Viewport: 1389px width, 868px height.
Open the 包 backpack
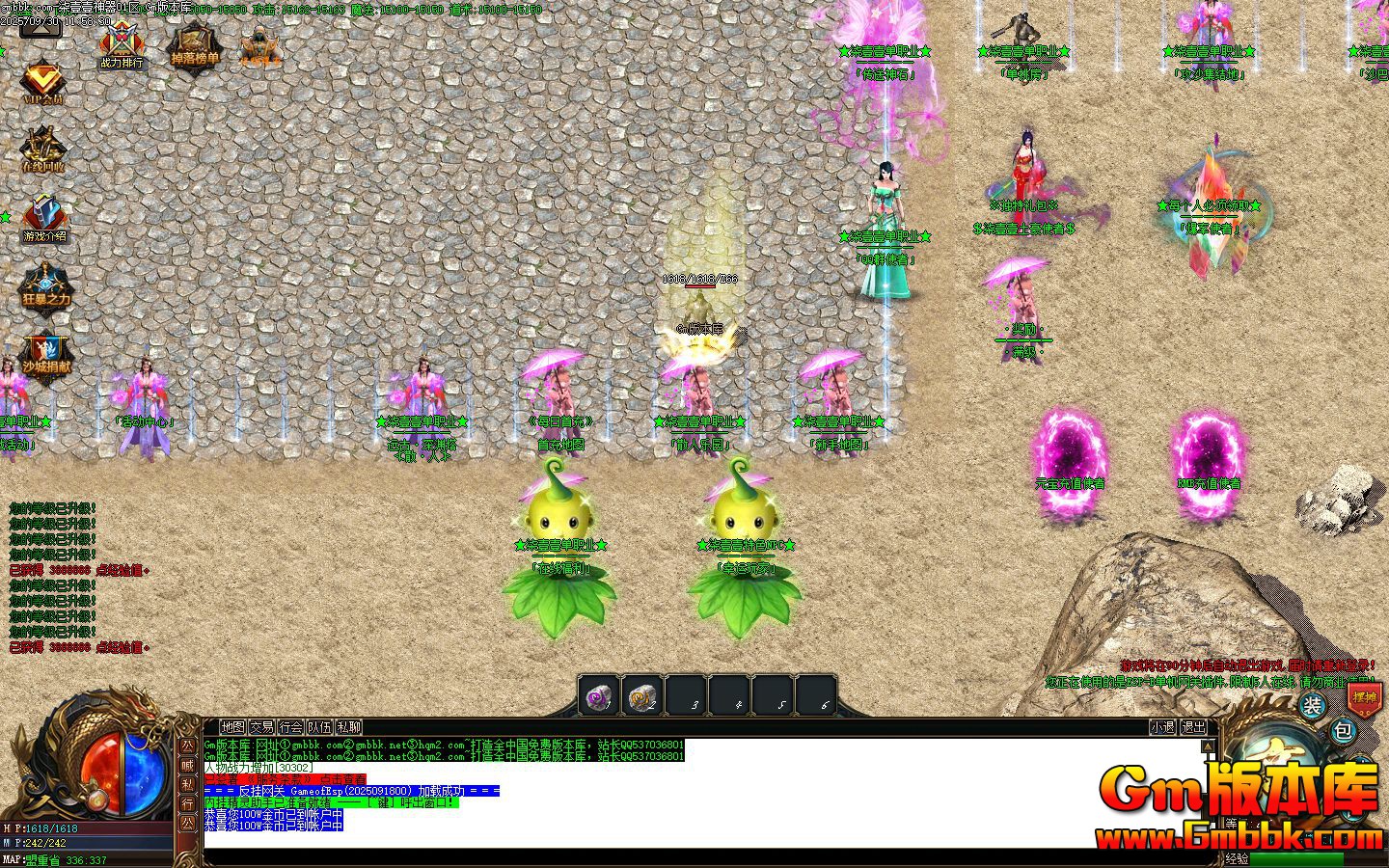(1344, 730)
